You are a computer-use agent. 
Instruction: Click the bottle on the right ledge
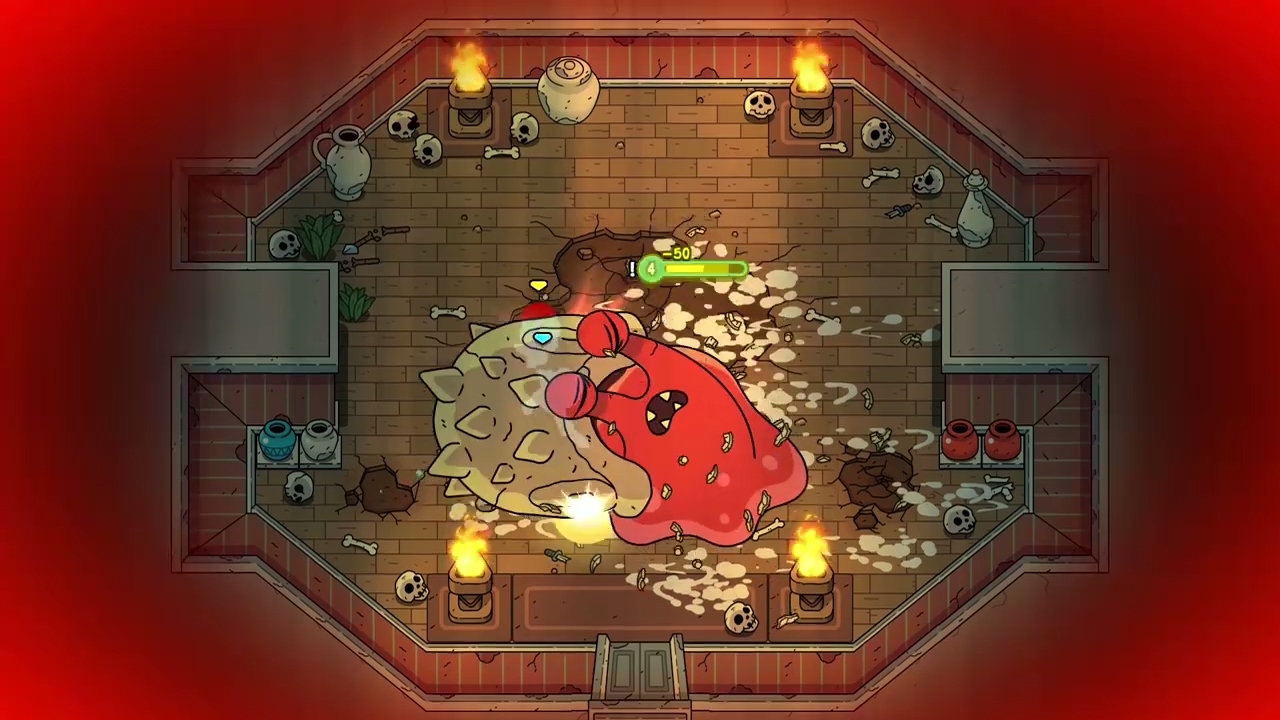[x=974, y=210]
